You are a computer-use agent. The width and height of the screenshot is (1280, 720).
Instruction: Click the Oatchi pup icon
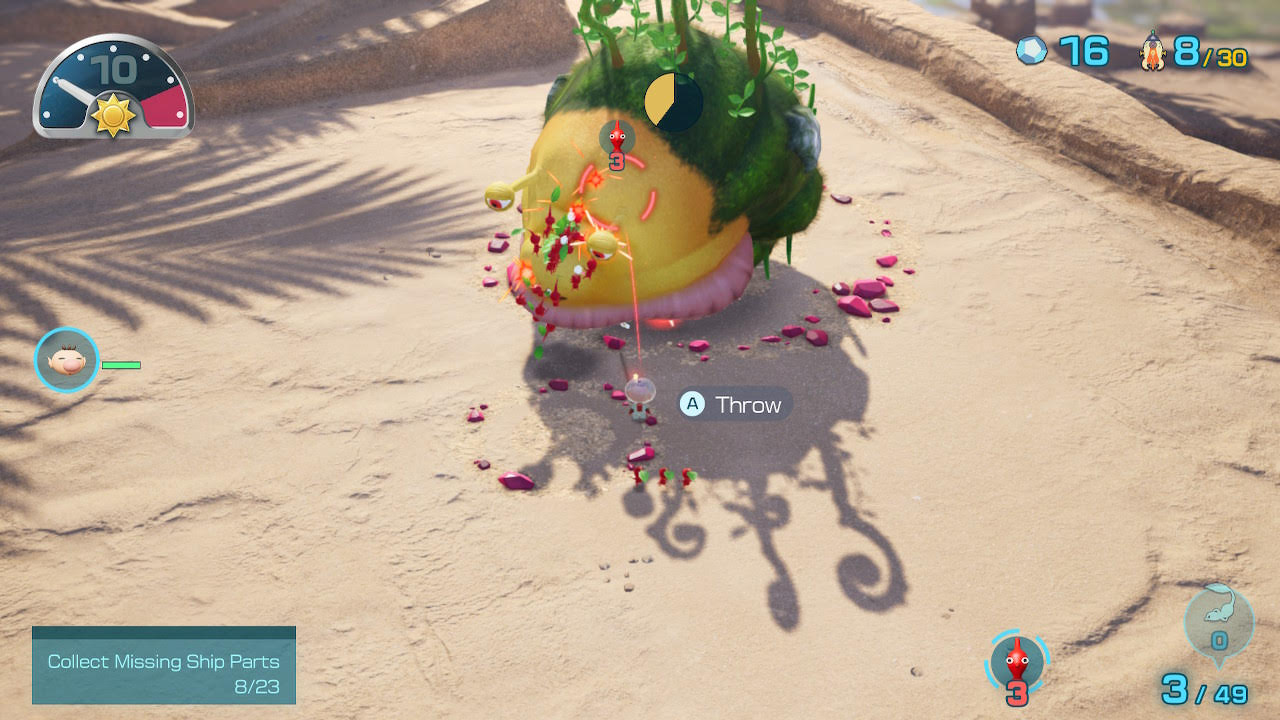pos(1219,621)
